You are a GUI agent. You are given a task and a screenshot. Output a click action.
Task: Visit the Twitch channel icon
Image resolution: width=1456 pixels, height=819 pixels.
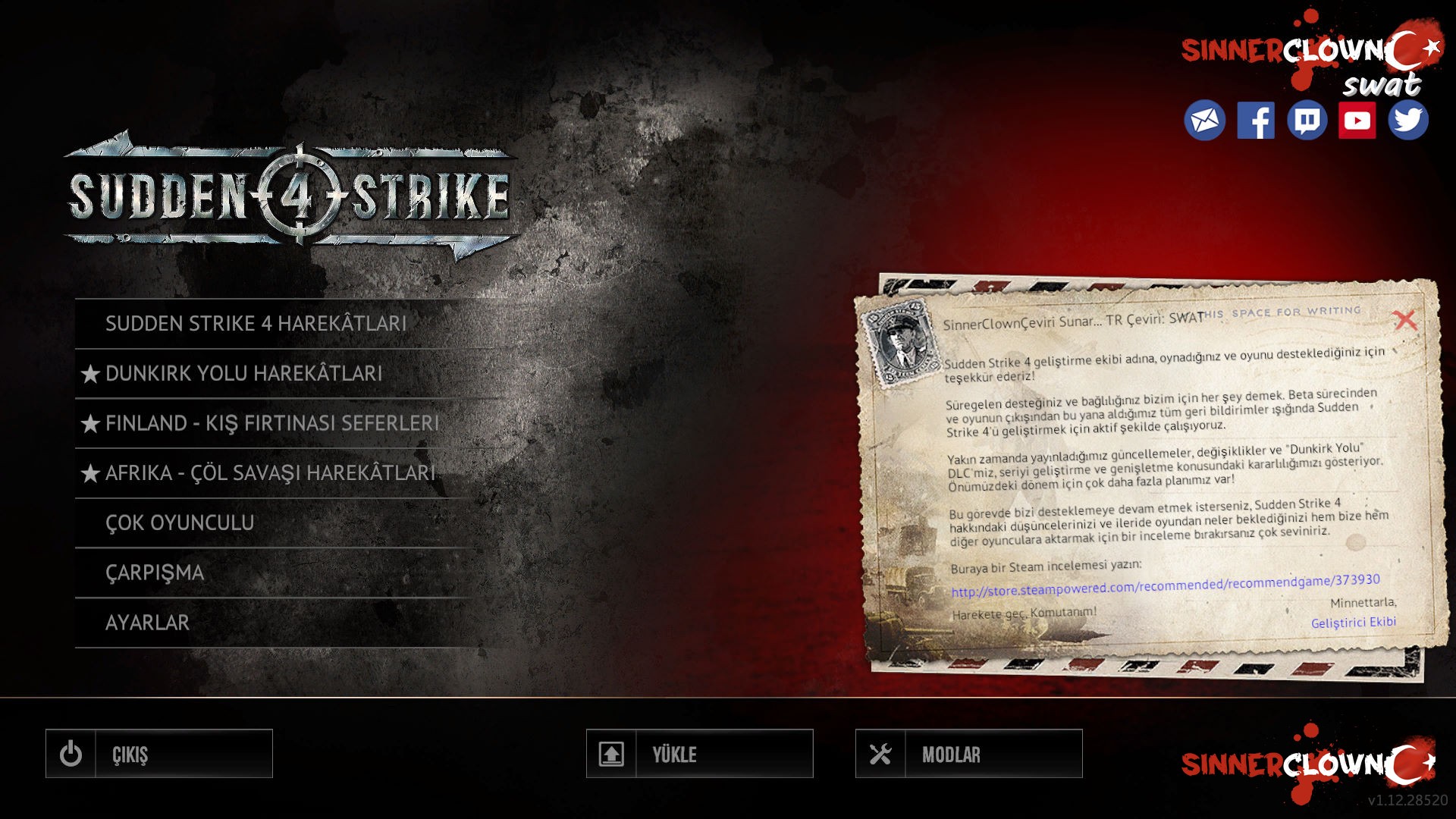[1309, 118]
